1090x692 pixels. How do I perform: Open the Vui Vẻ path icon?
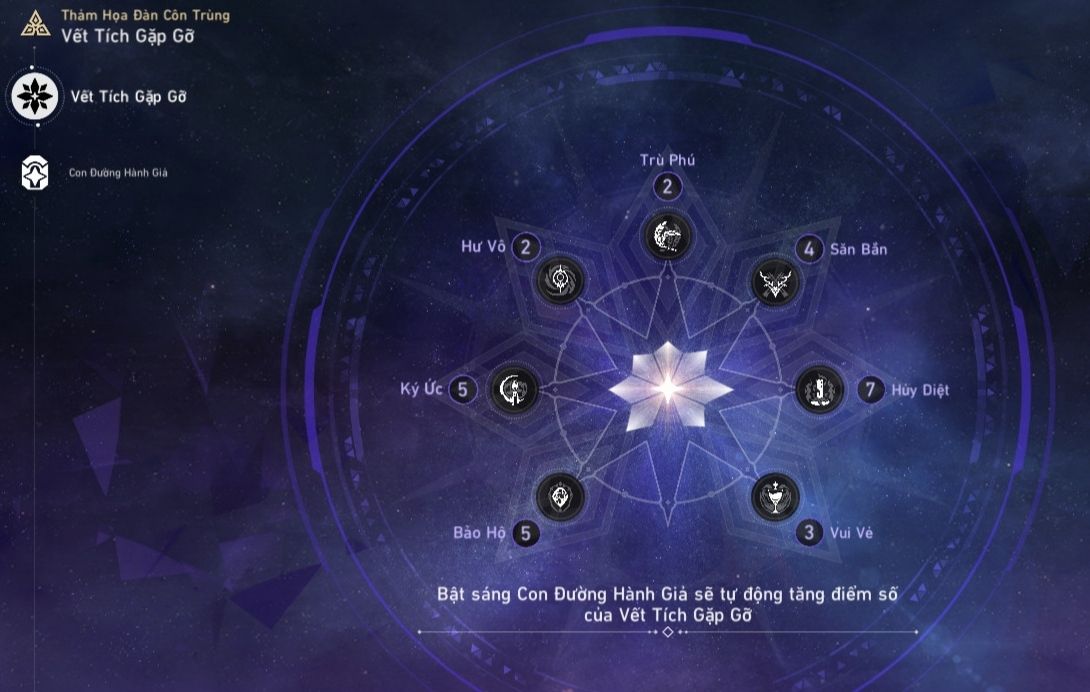776,496
